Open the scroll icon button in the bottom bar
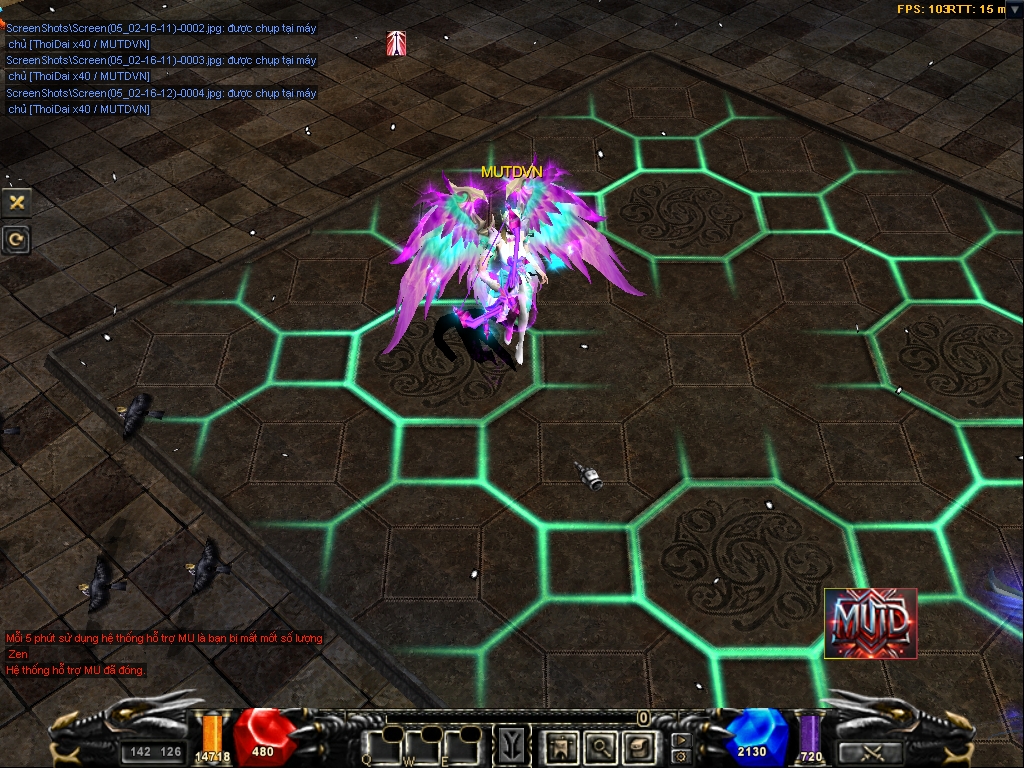The image size is (1024, 768). point(638,746)
